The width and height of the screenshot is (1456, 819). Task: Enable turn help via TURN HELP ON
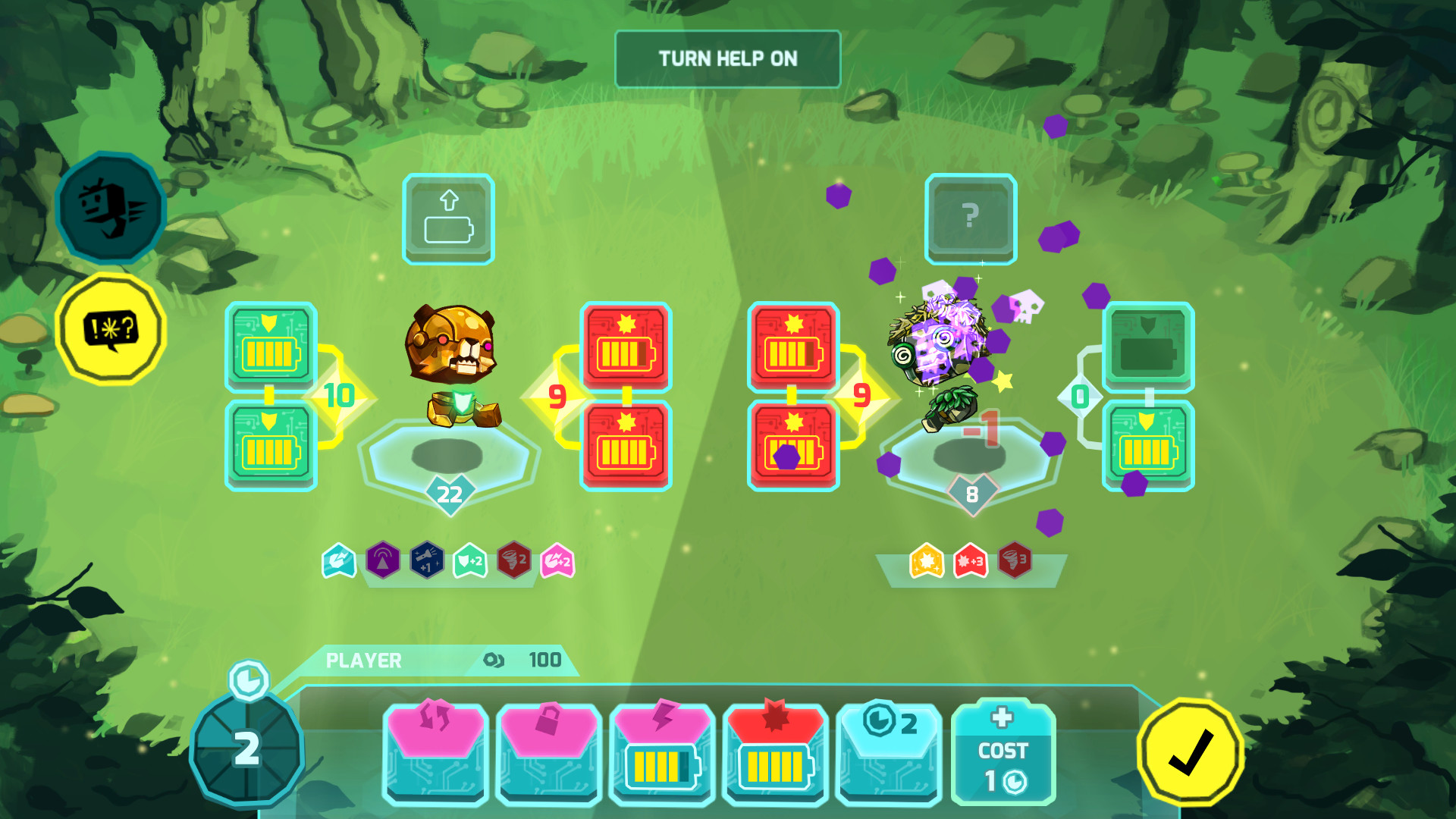(727, 58)
